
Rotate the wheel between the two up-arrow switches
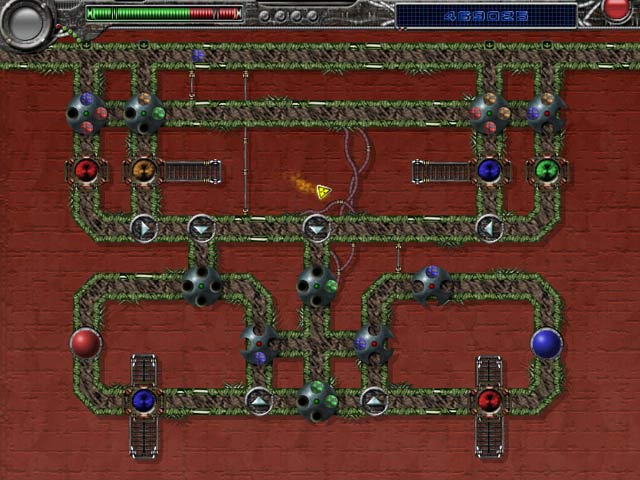316,400
